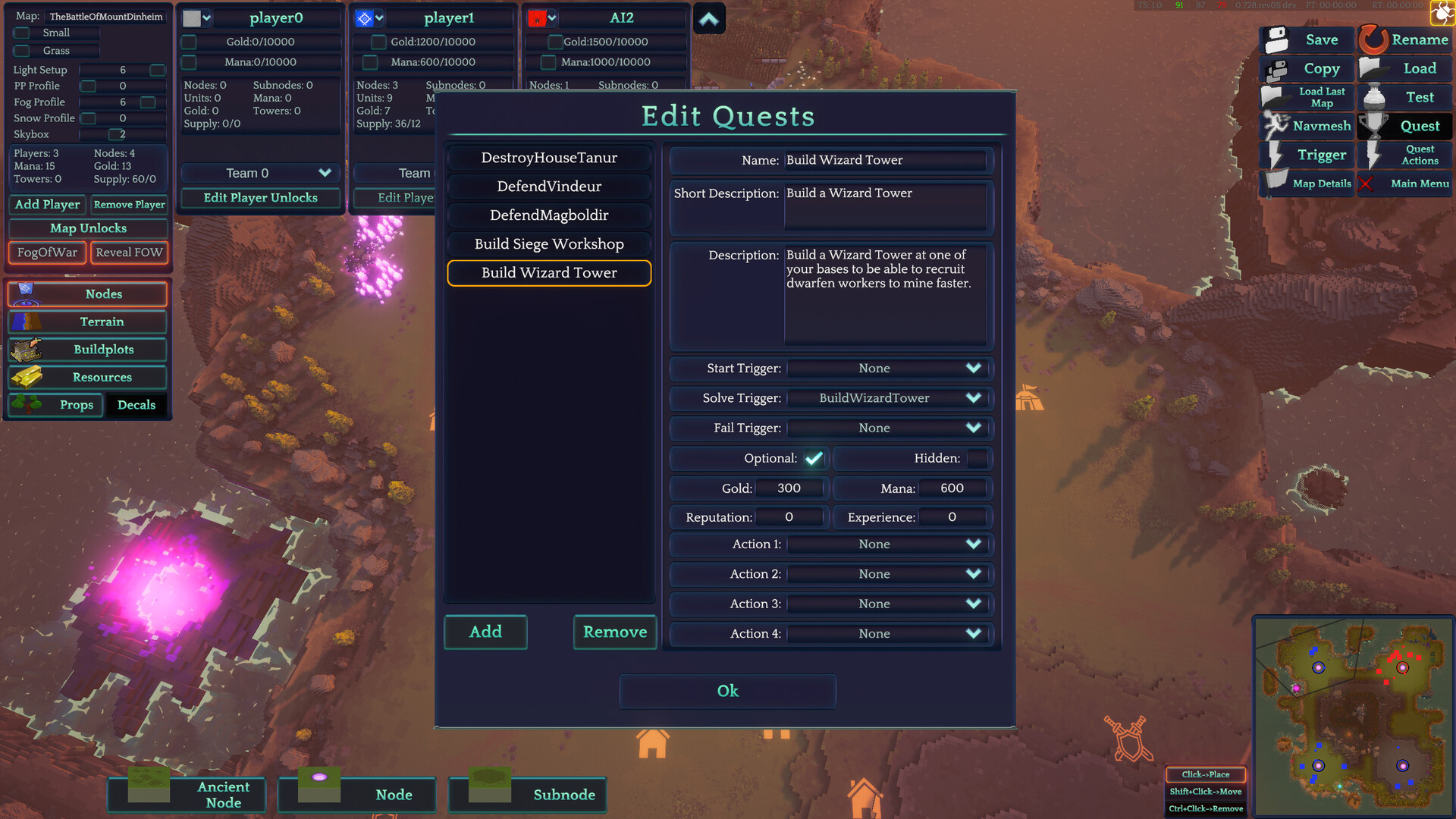Open the Team 0 dropdown for player0
1456x819 pixels.
coord(259,173)
